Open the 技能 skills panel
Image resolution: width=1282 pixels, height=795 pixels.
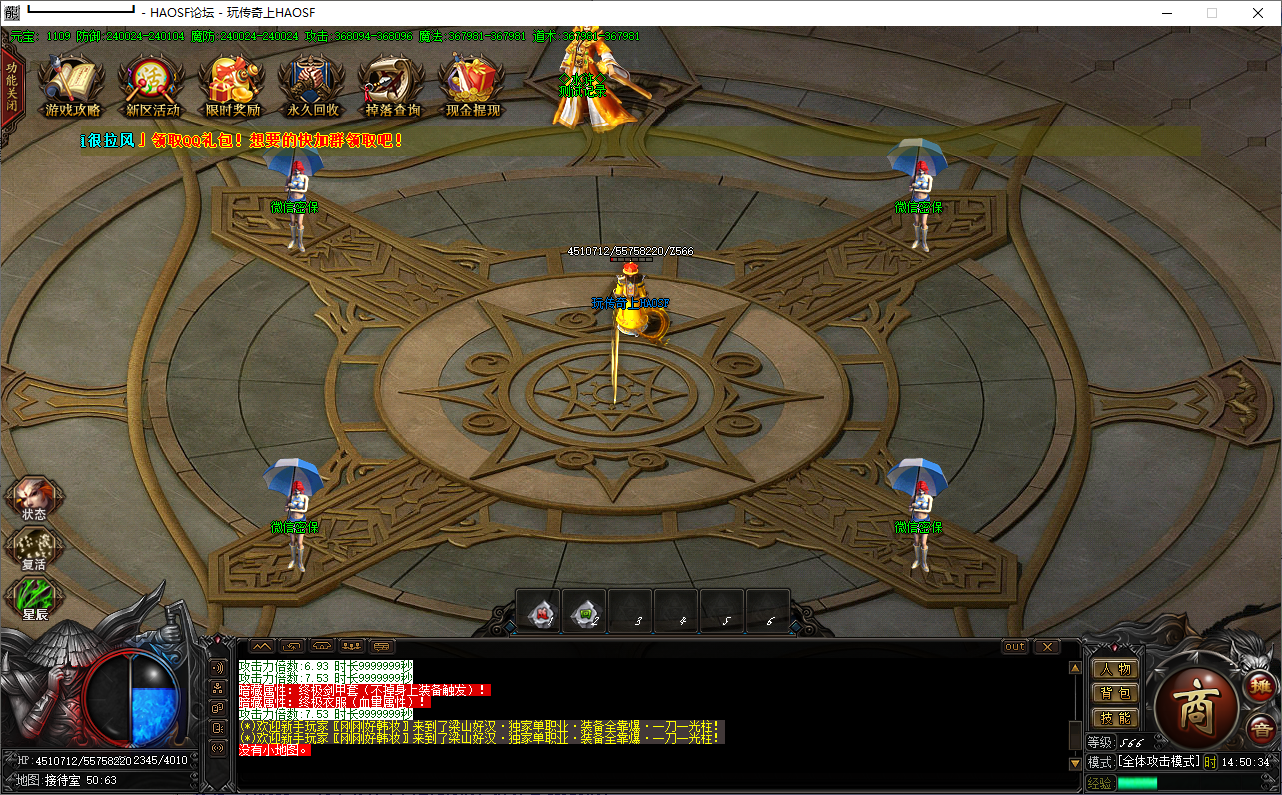point(1115,717)
